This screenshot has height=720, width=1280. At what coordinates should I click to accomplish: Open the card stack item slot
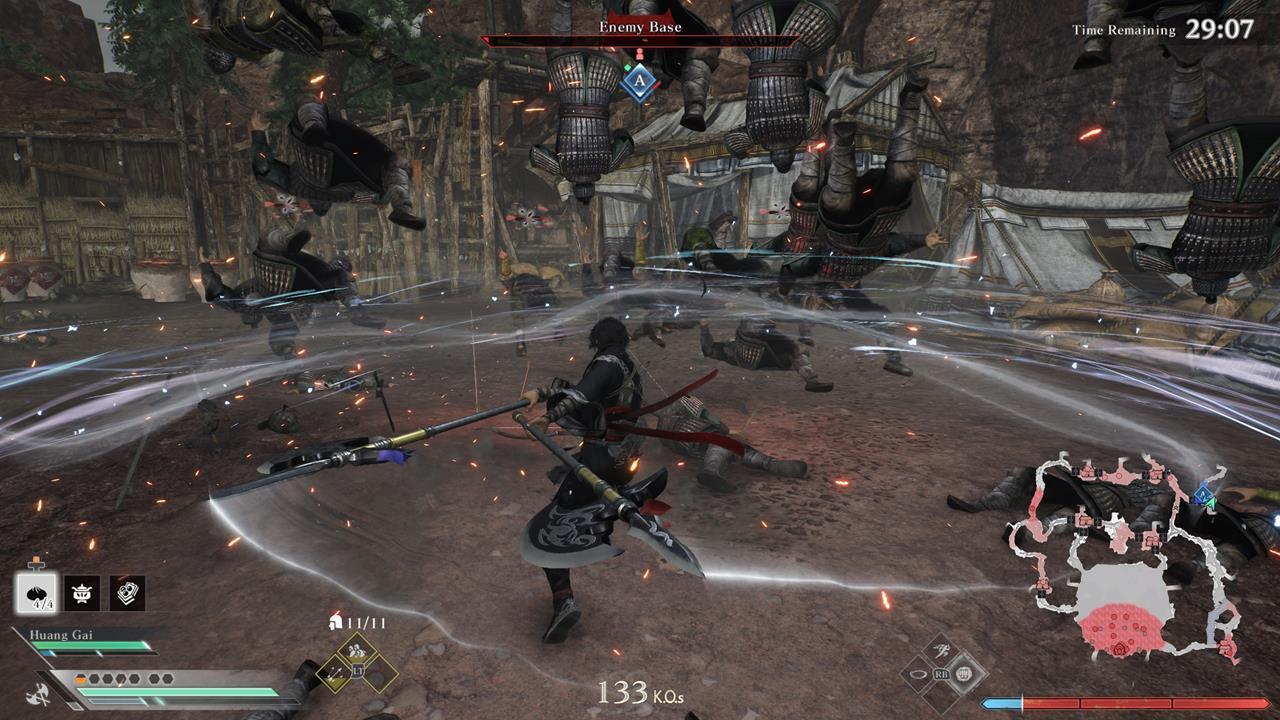pyautogui.click(x=127, y=593)
